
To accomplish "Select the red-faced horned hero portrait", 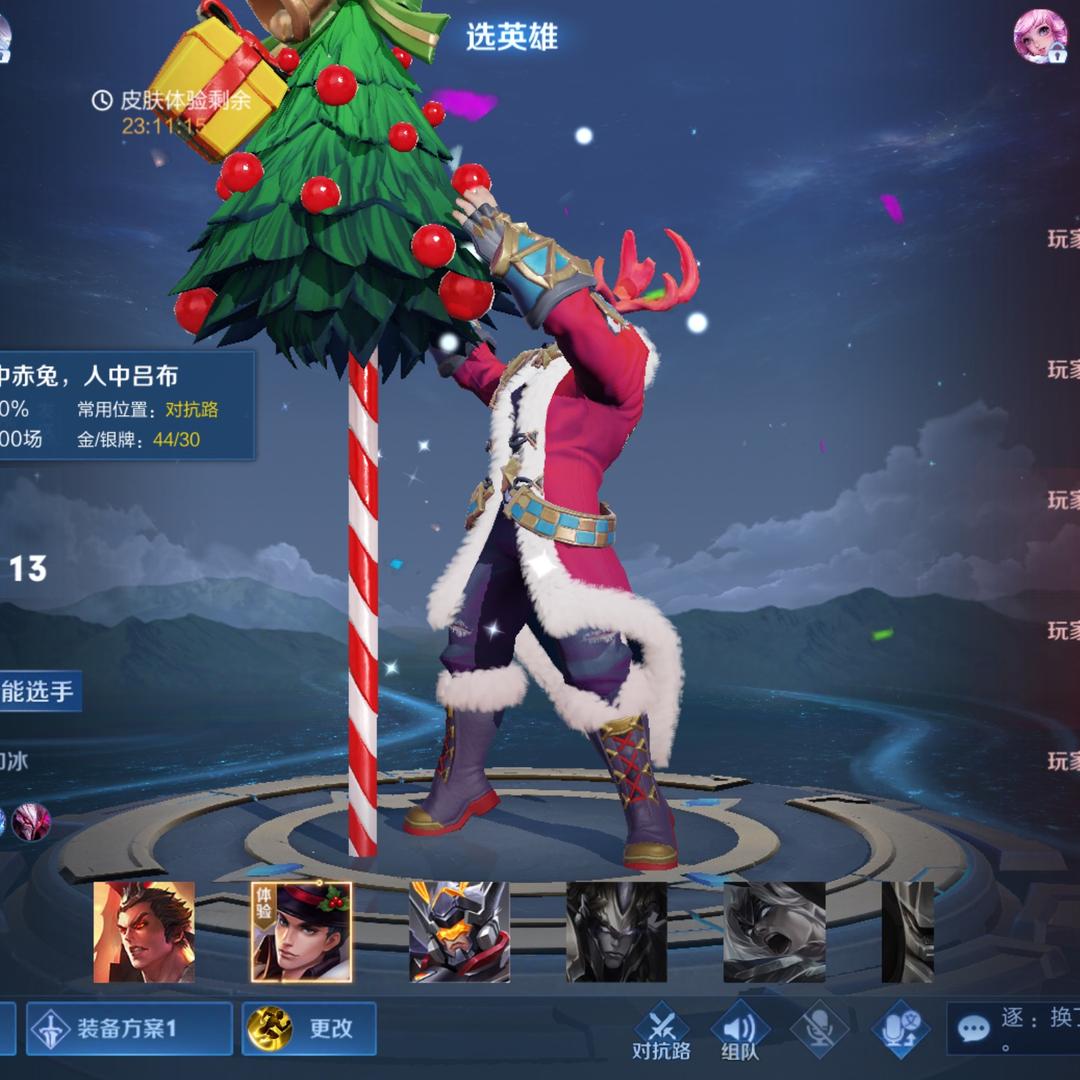I will 144,932.
